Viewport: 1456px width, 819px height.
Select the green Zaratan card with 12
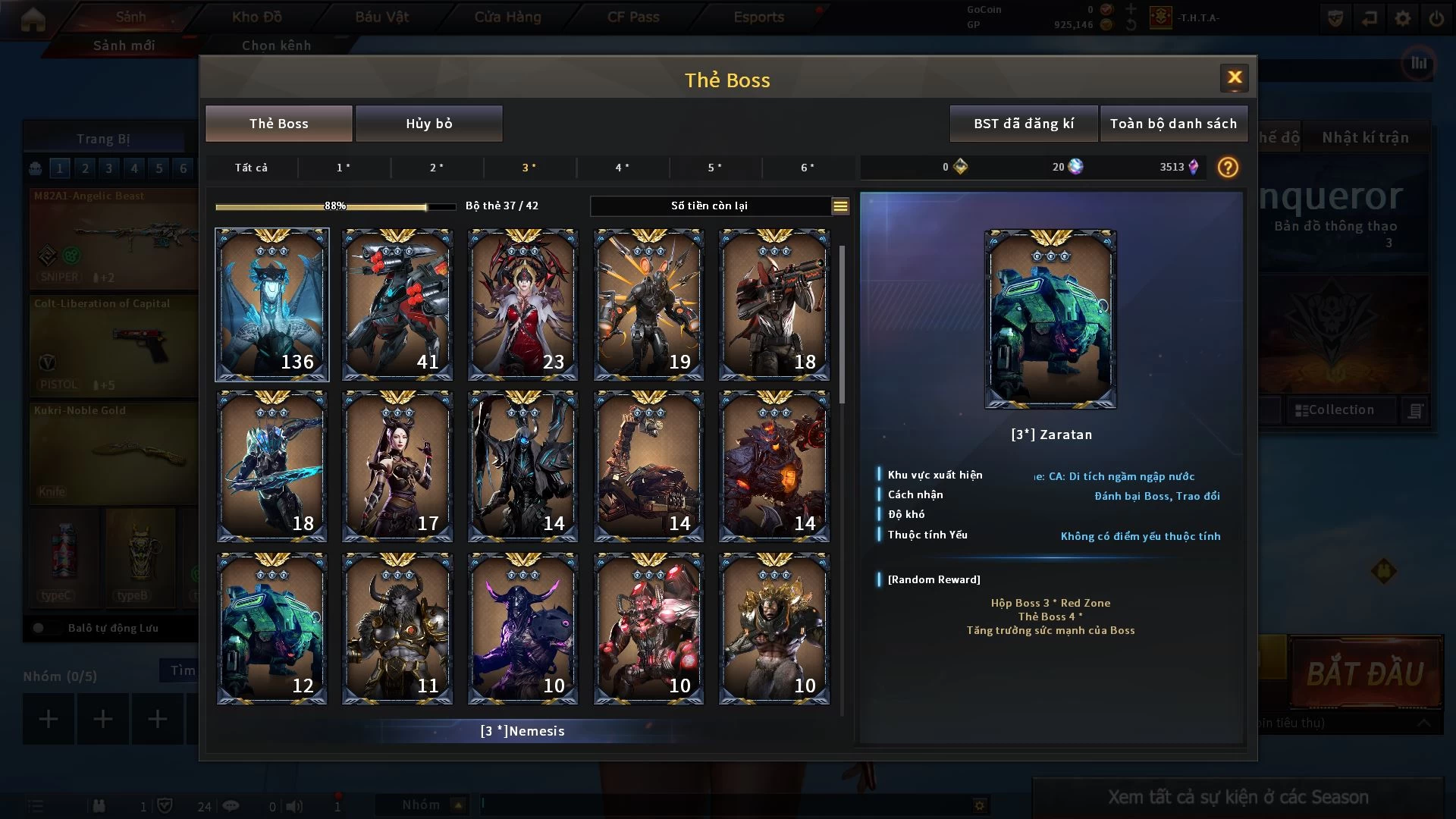[271, 629]
